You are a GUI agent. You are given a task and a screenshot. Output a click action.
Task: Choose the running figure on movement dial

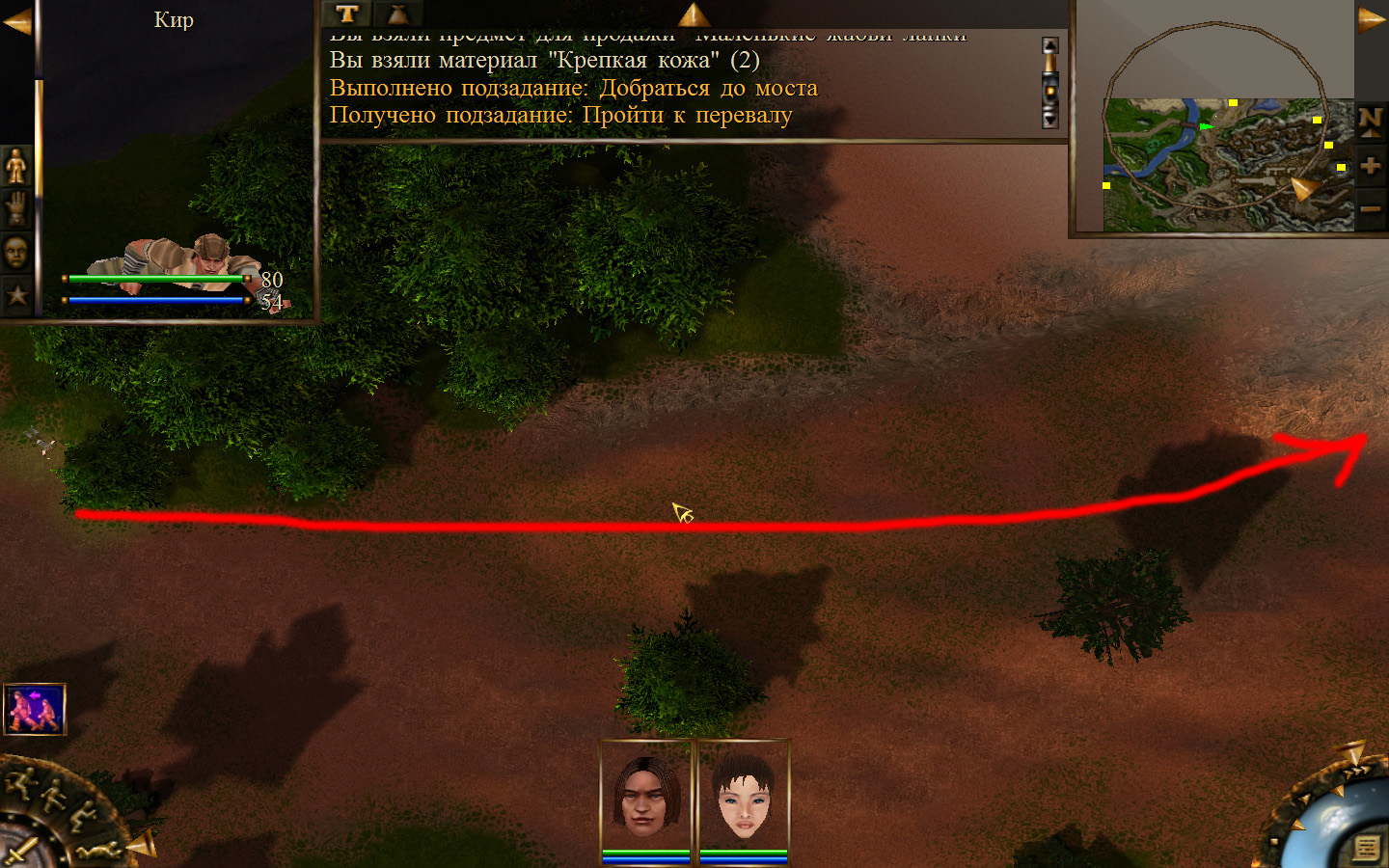[21, 782]
